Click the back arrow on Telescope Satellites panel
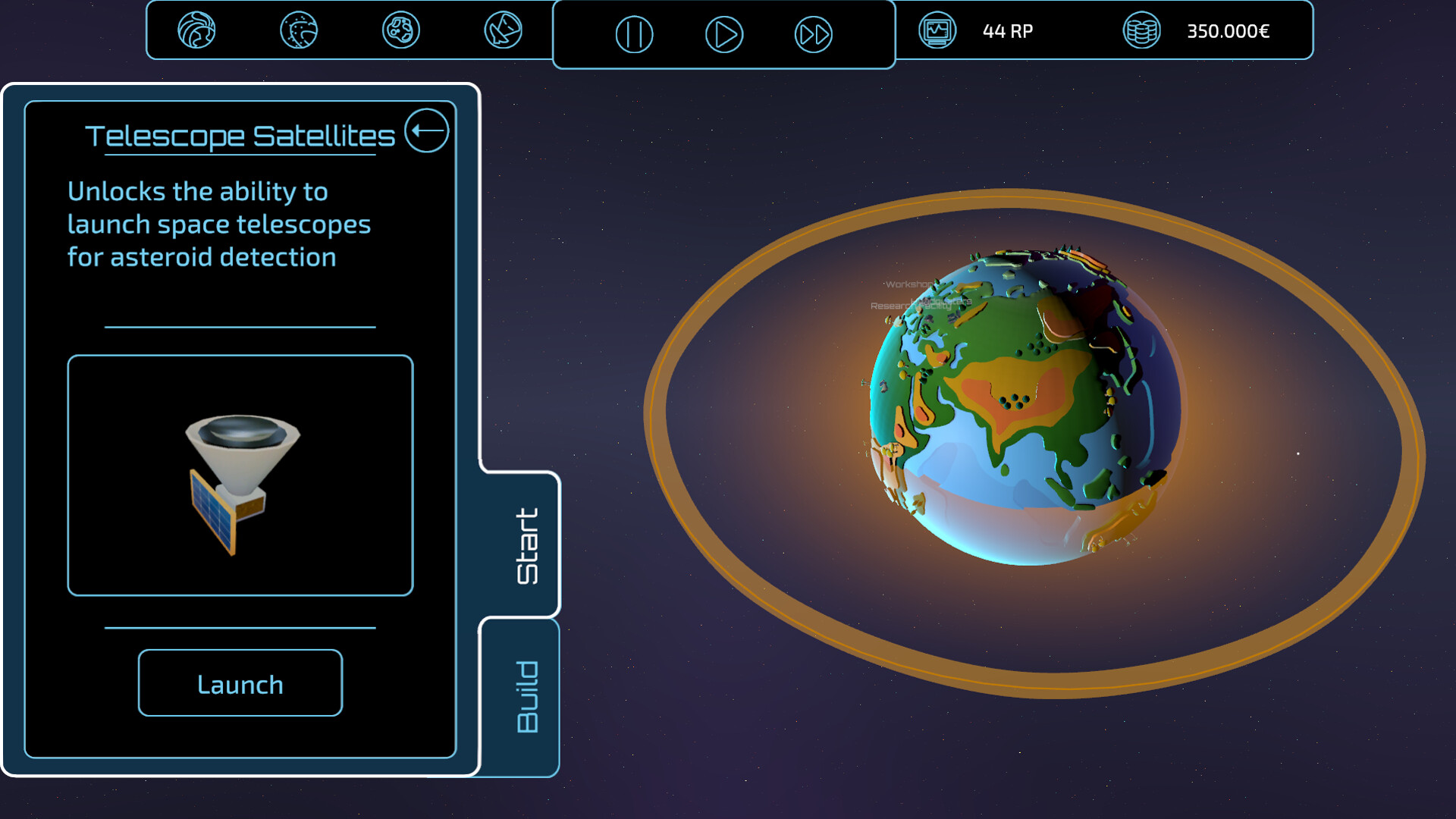1456x819 pixels. [x=427, y=130]
